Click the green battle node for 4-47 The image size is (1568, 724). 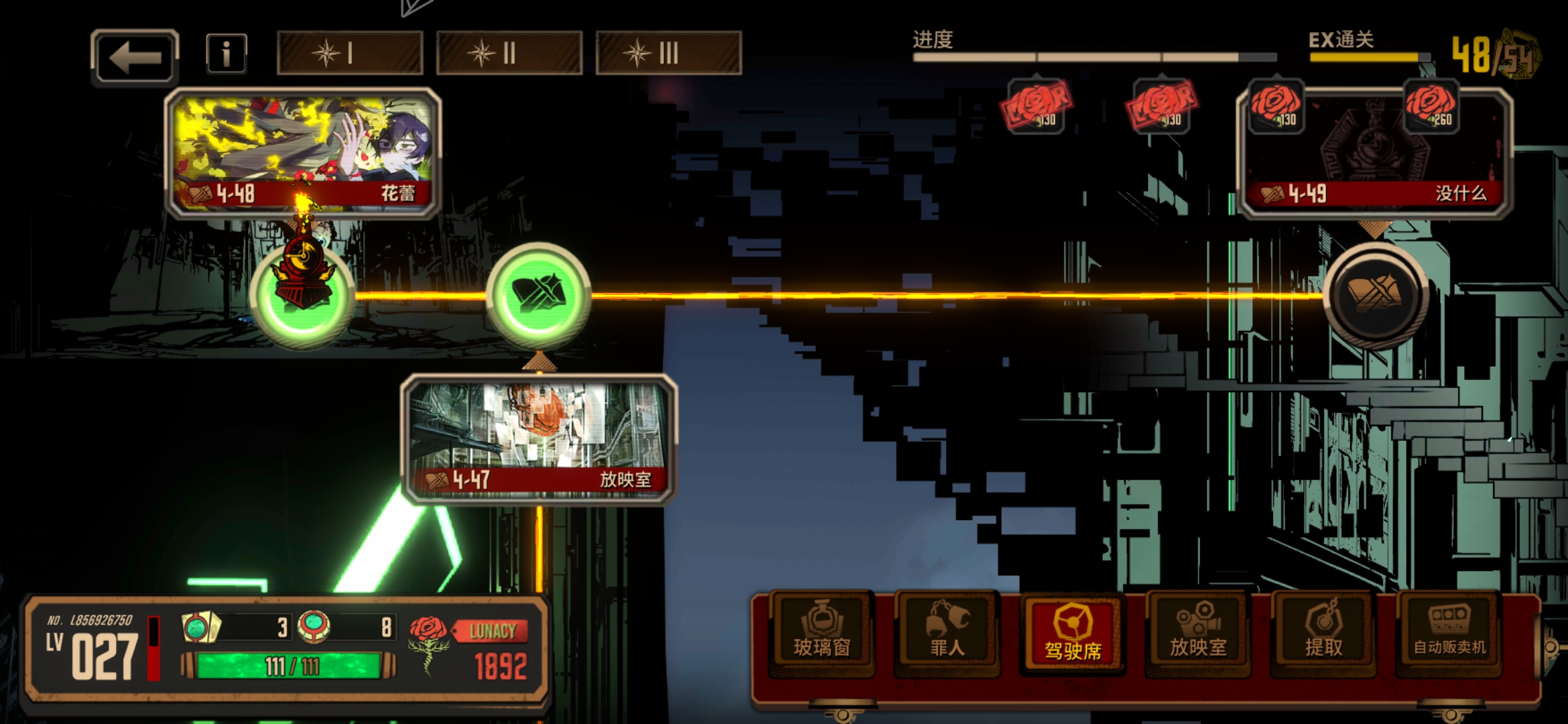[x=539, y=295]
